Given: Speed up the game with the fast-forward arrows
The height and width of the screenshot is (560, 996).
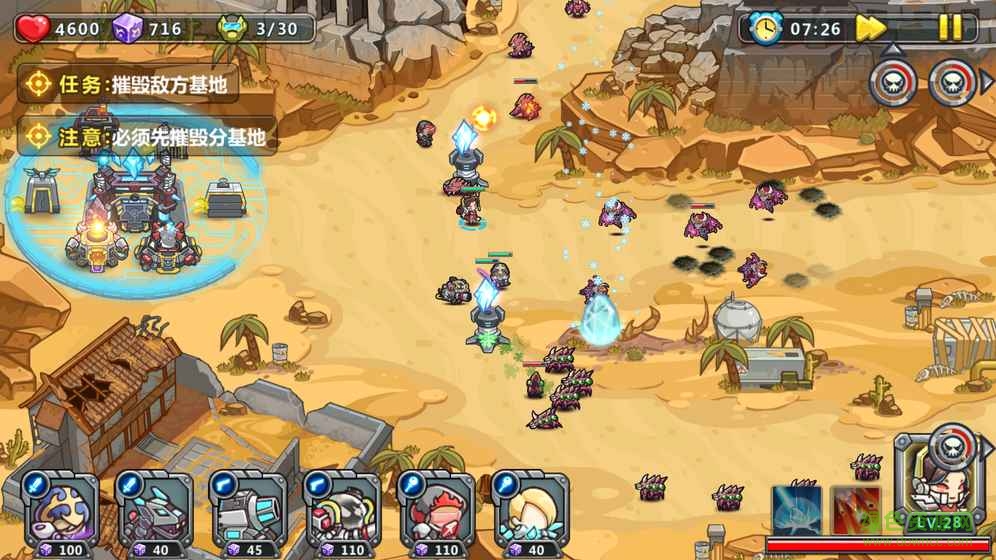Looking at the screenshot, I should [x=871, y=28].
